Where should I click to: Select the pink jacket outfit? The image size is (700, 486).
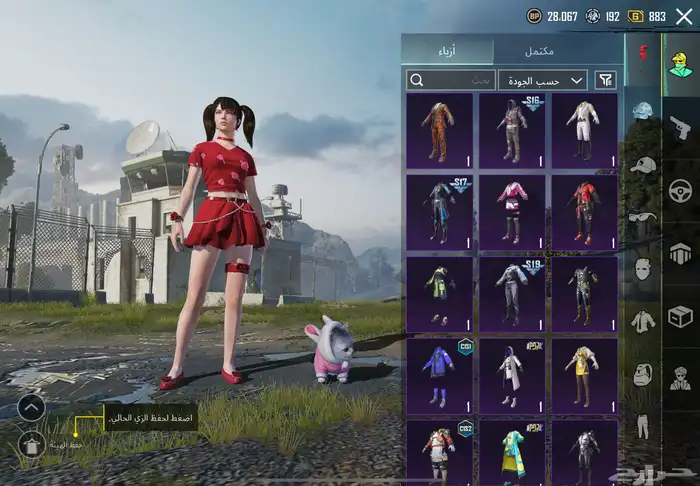pyautogui.click(x=512, y=212)
